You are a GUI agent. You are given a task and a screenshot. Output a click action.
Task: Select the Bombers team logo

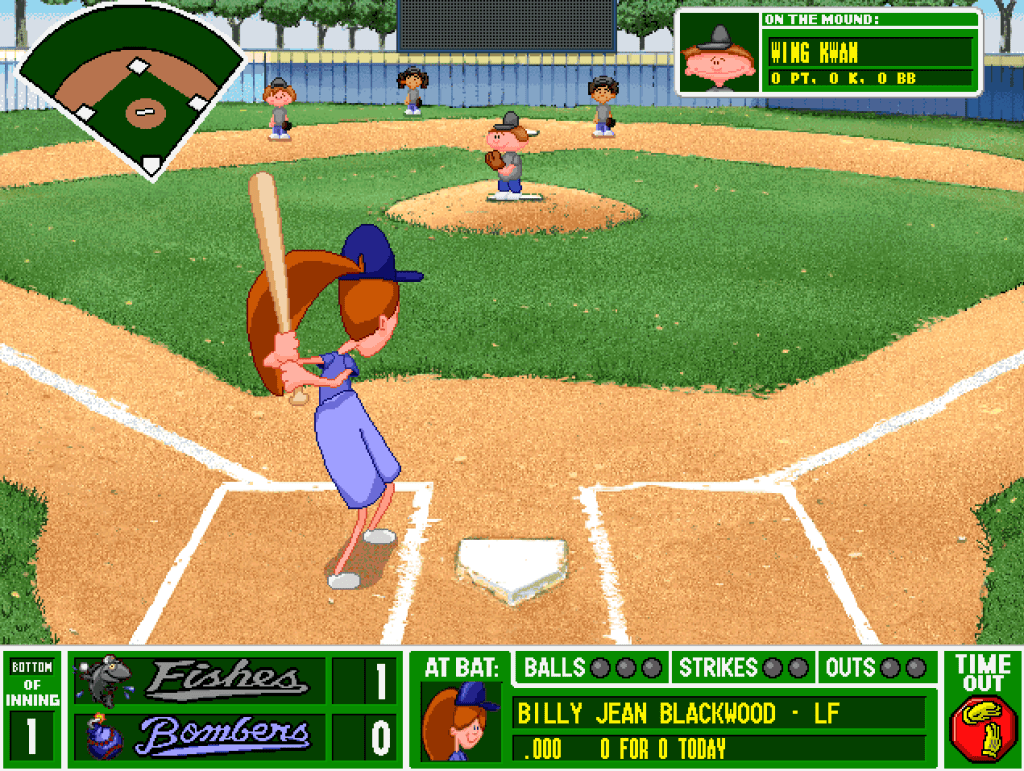click(103, 737)
